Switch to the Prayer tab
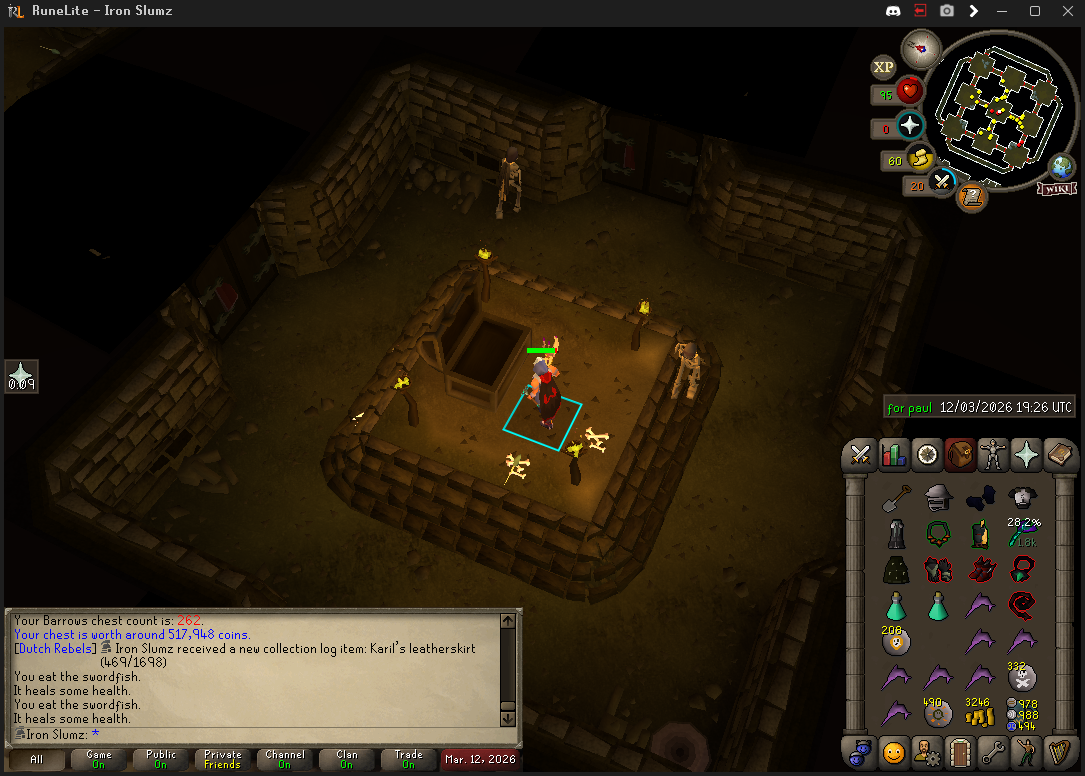 point(1026,455)
